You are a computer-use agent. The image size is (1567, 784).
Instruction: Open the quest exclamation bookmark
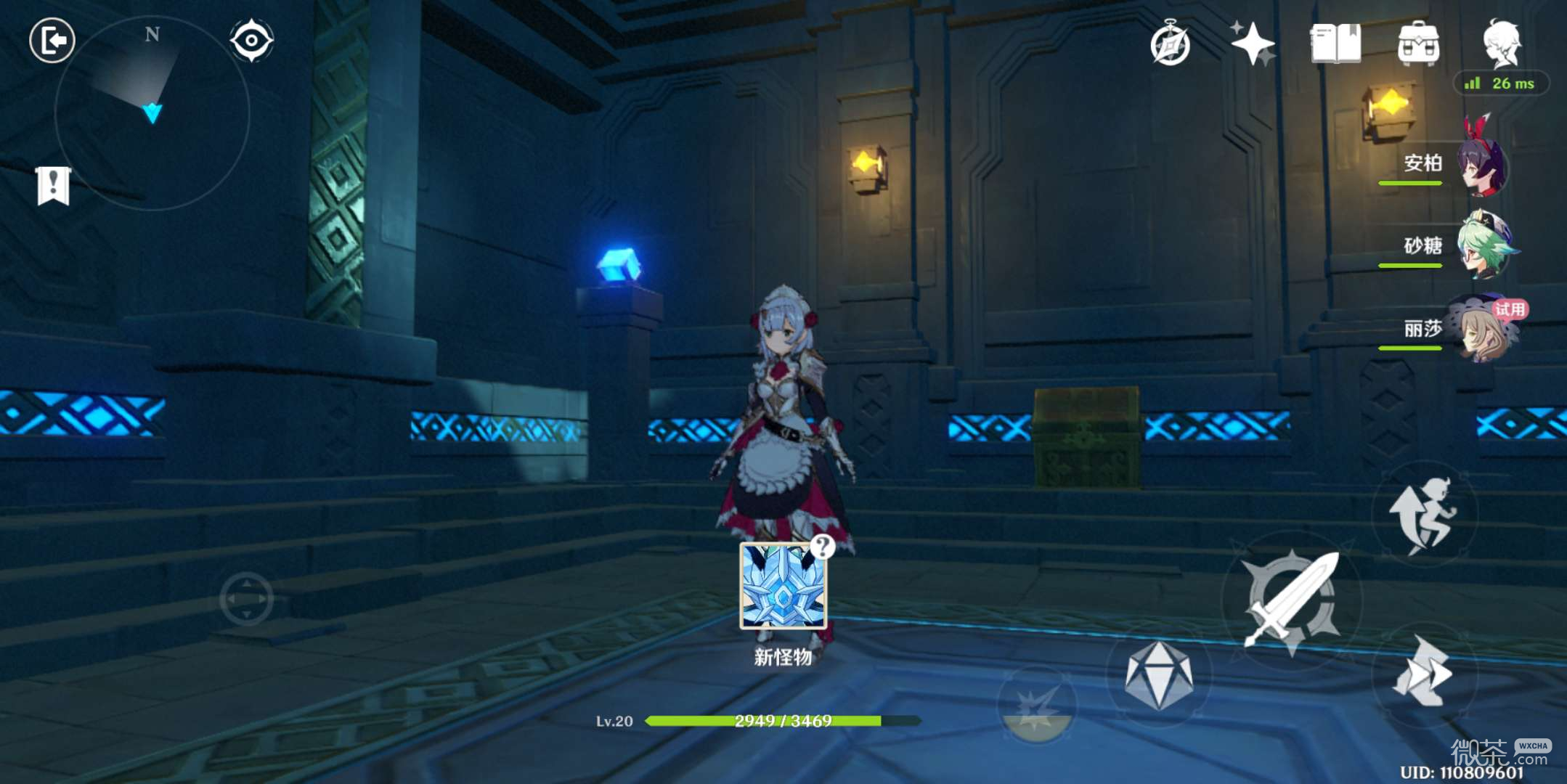click(54, 186)
